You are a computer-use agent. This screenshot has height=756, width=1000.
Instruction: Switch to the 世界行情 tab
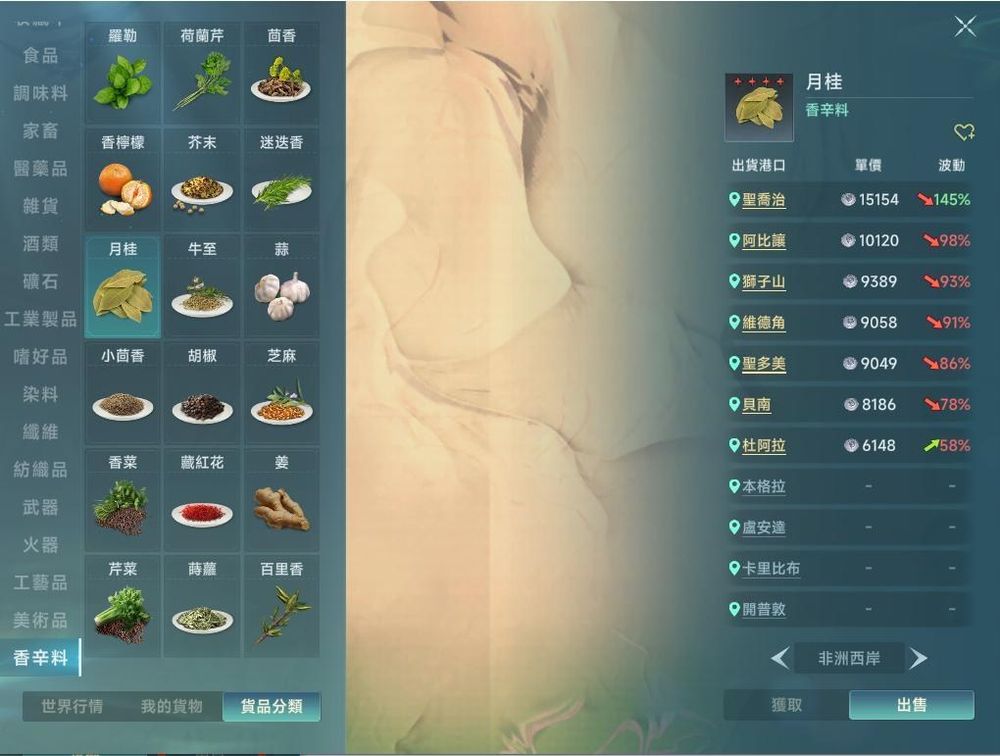72,707
